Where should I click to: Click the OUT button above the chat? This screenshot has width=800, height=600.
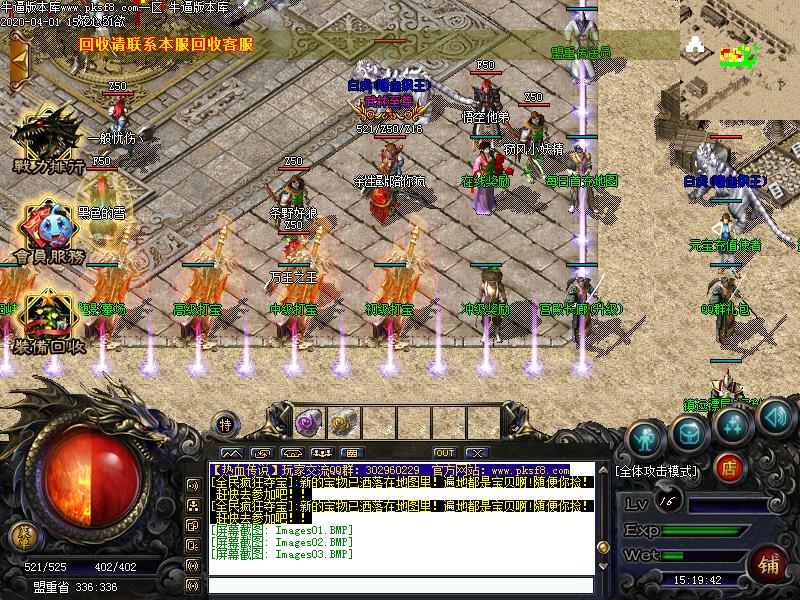point(445,453)
